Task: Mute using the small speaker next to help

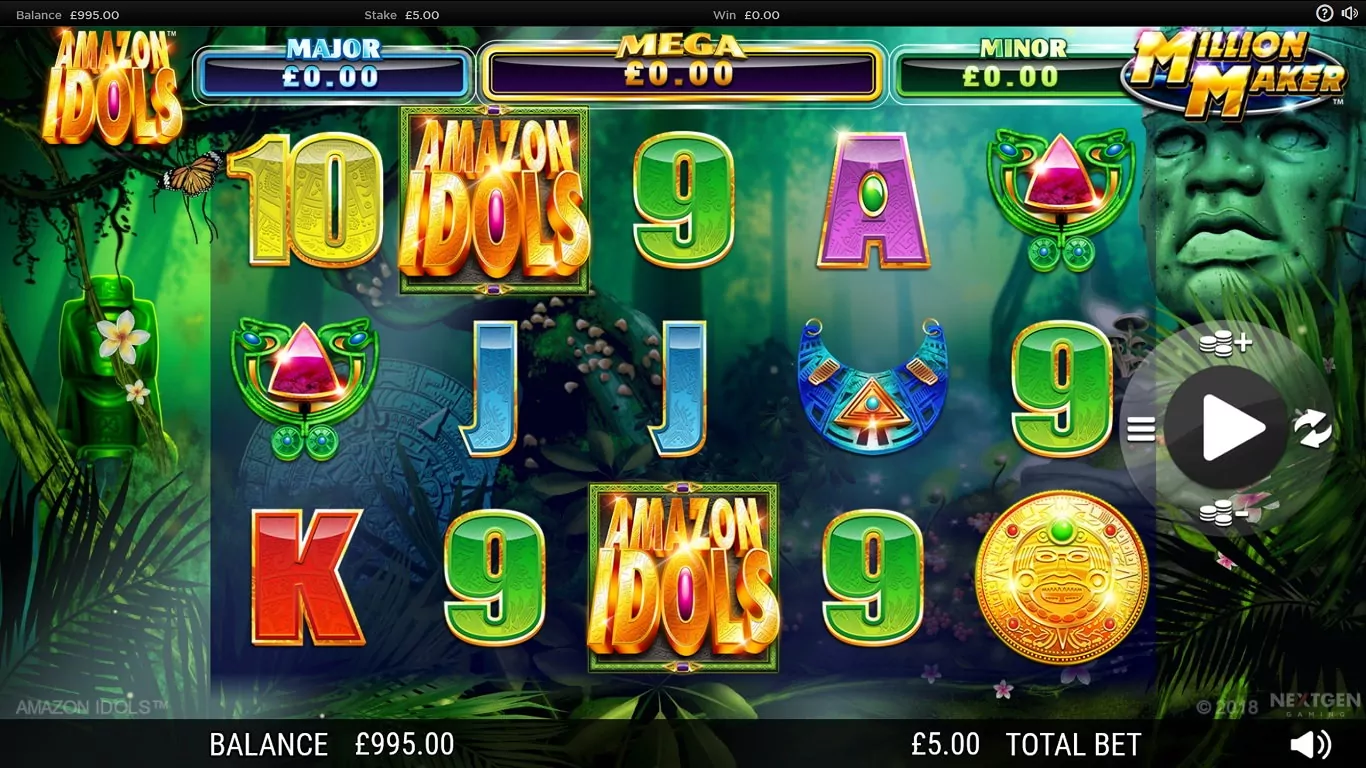Action: click(1349, 13)
